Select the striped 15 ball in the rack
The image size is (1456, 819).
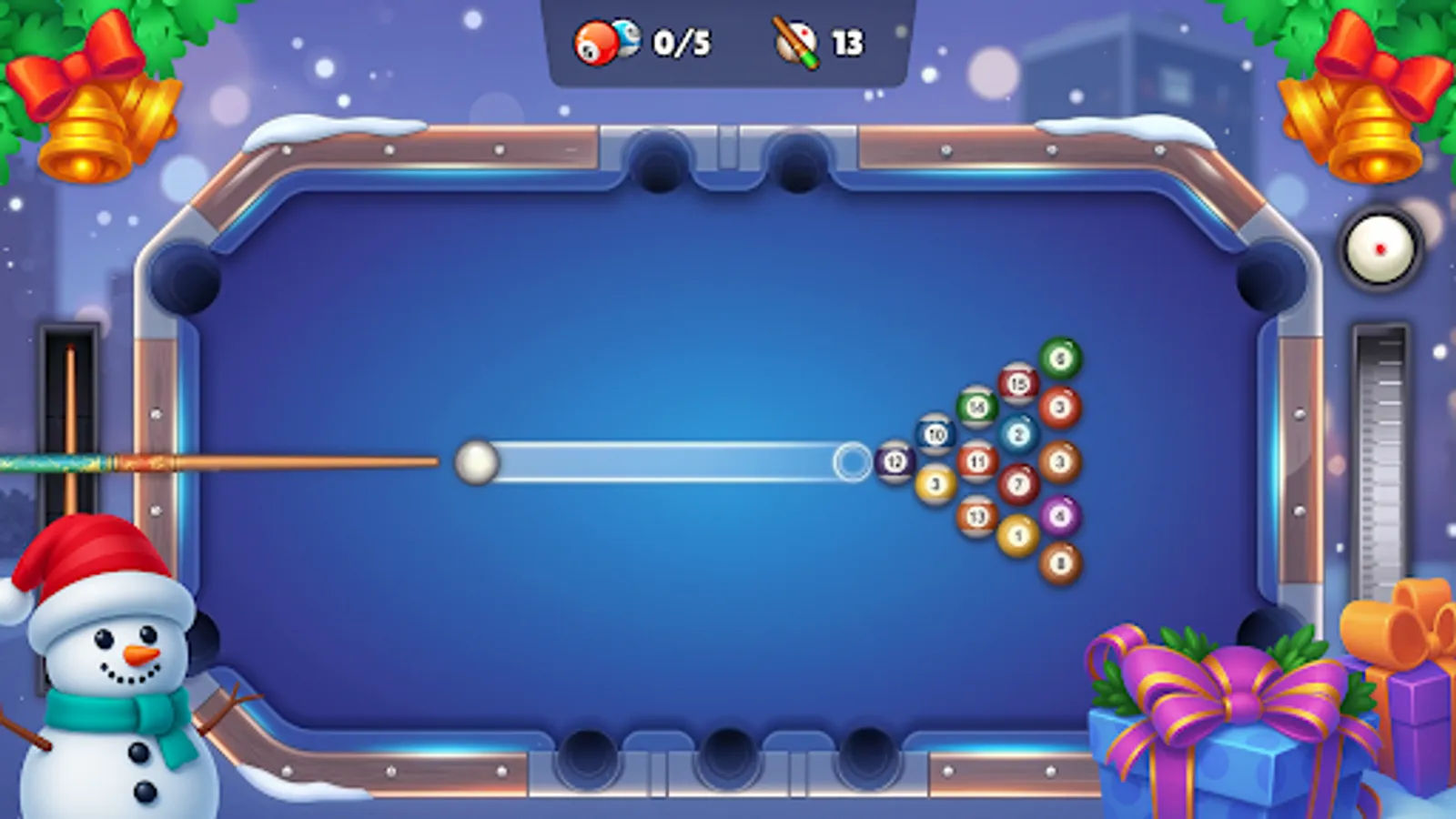1018,382
